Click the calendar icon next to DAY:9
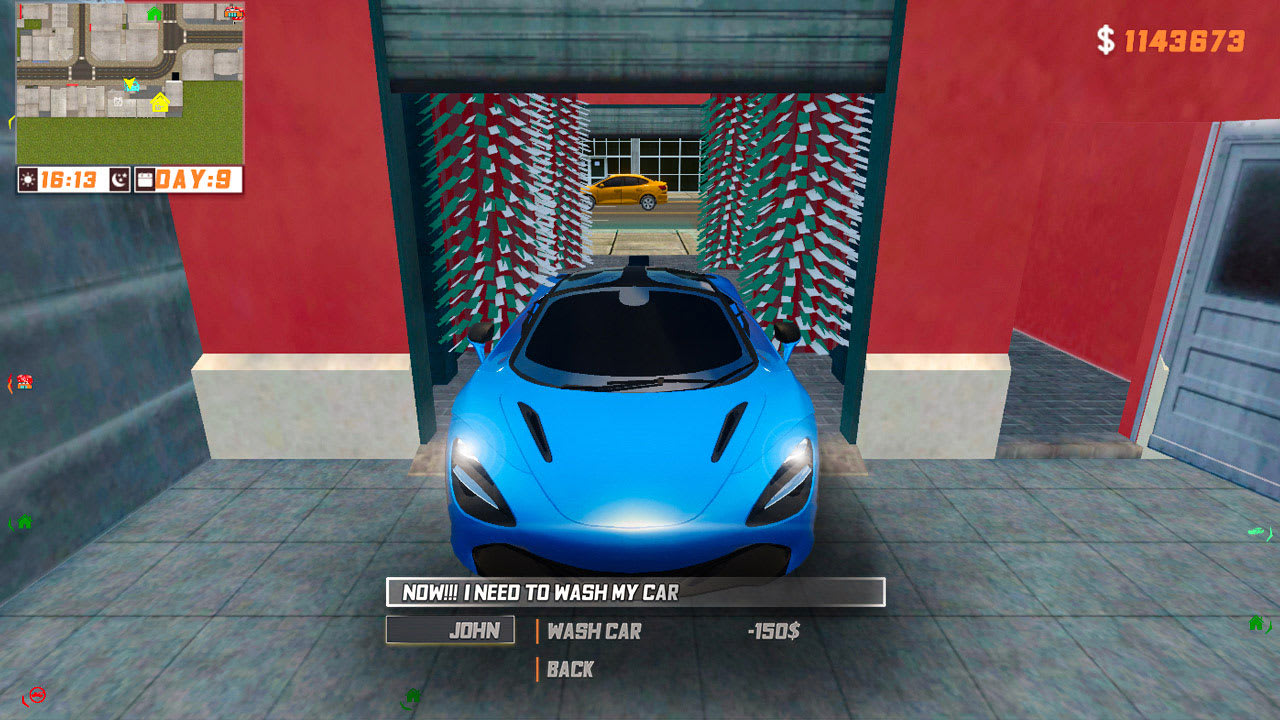 (146, 178)
